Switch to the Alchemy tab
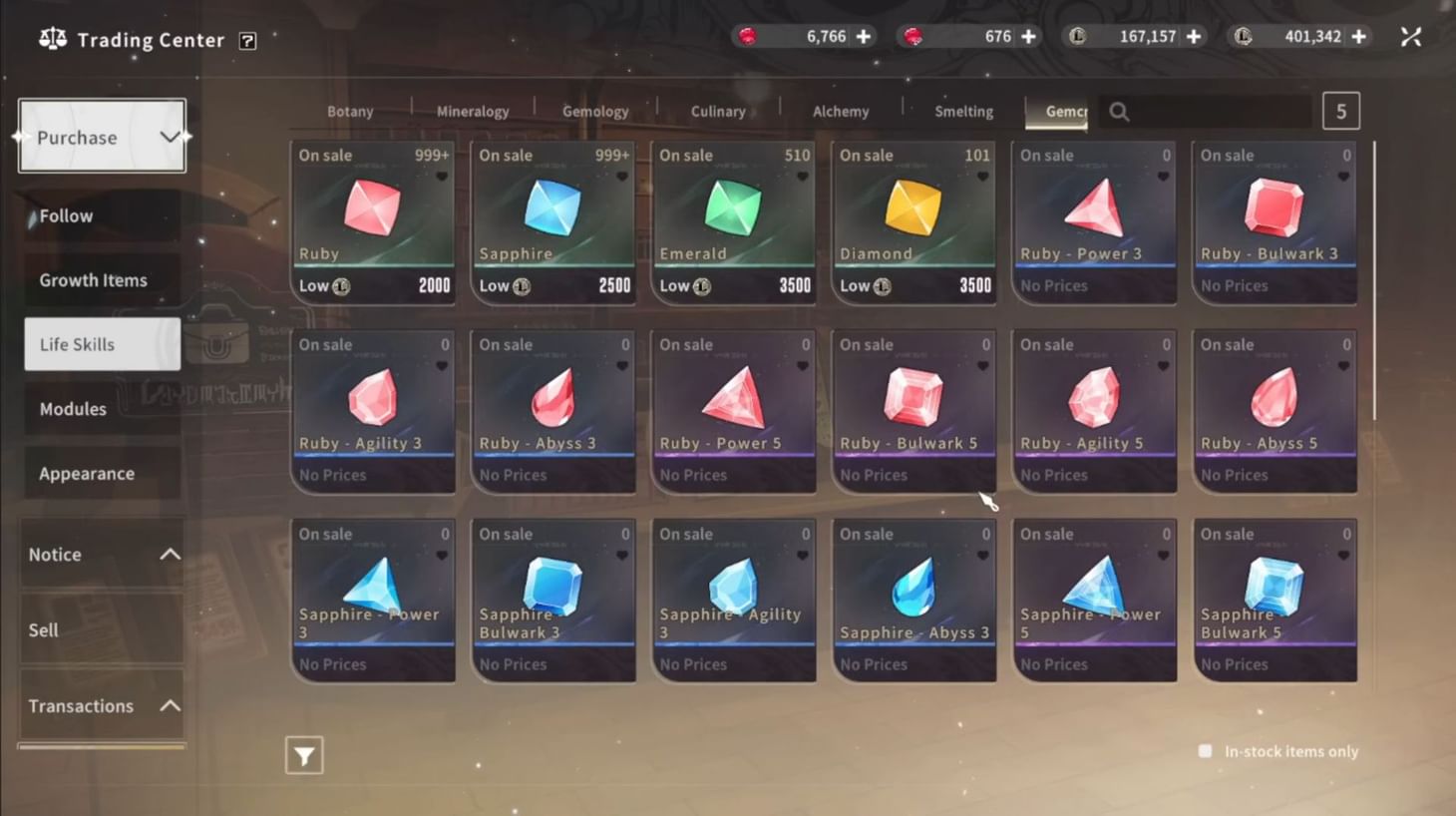 click(x=839, y=111)
